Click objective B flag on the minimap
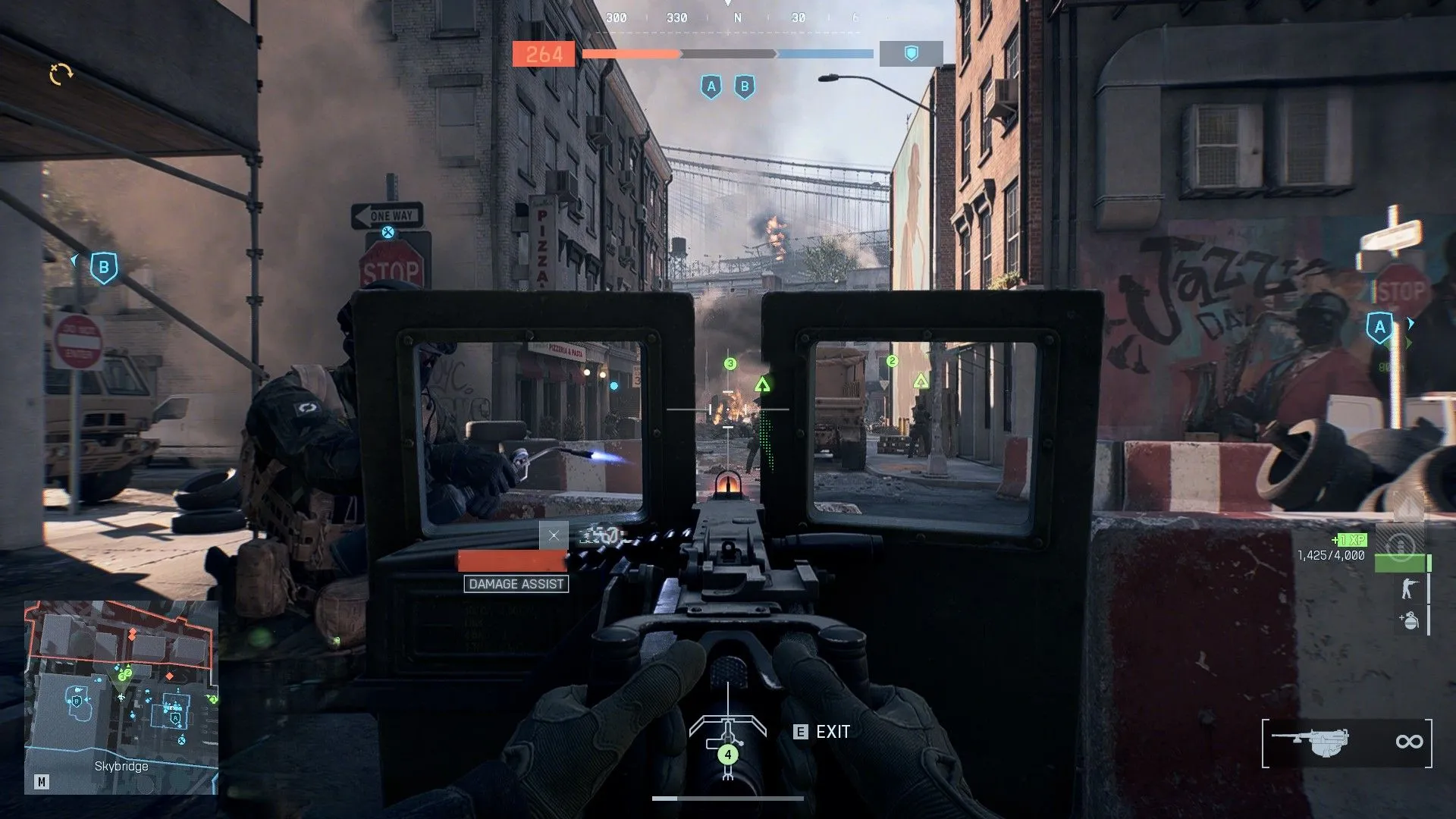 coord(77,701)
